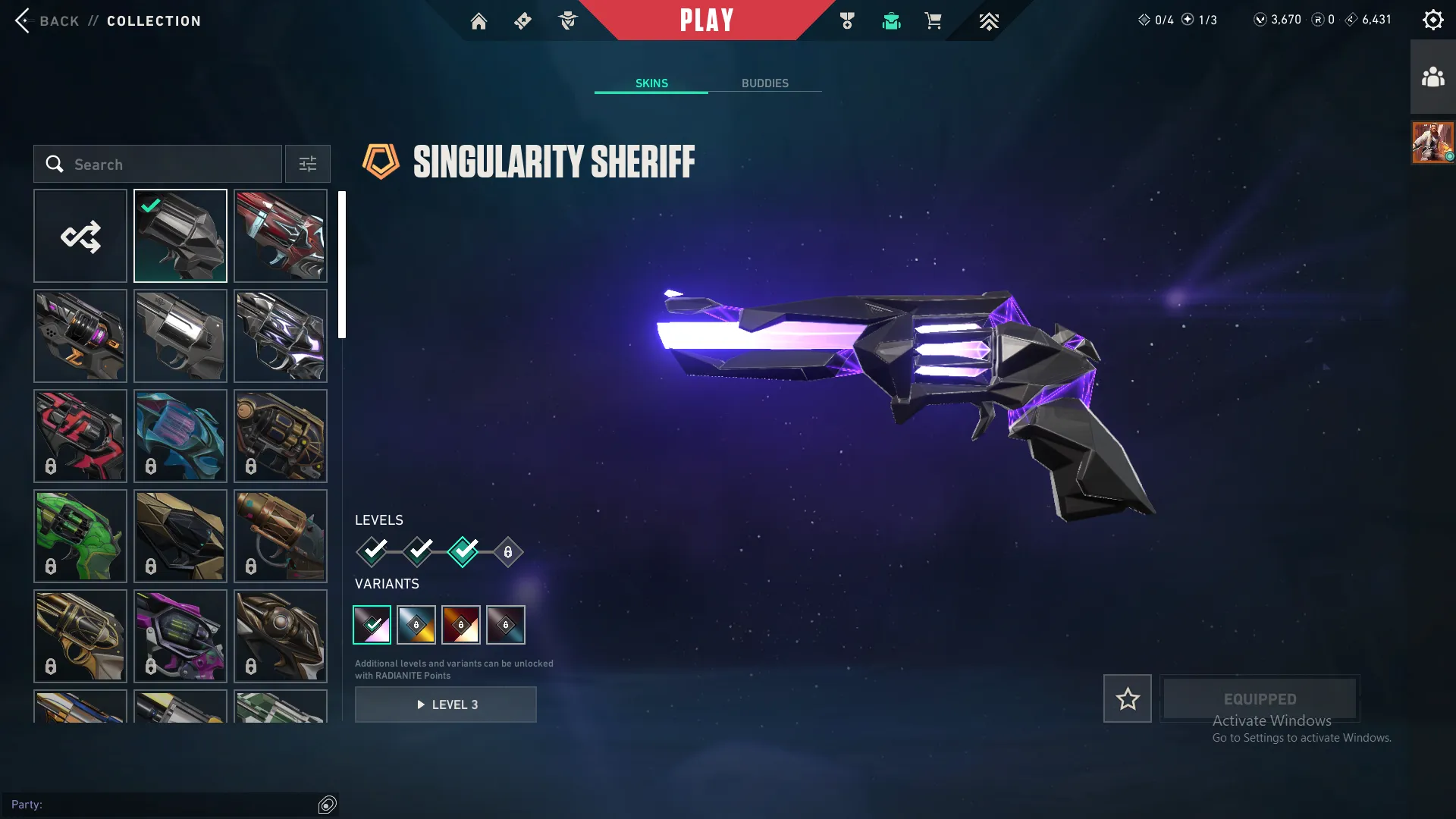Select the level 2 checkmark node
Image resolution: width=1456 pixels, height=819 pixels.
click(x=418, y=552)
